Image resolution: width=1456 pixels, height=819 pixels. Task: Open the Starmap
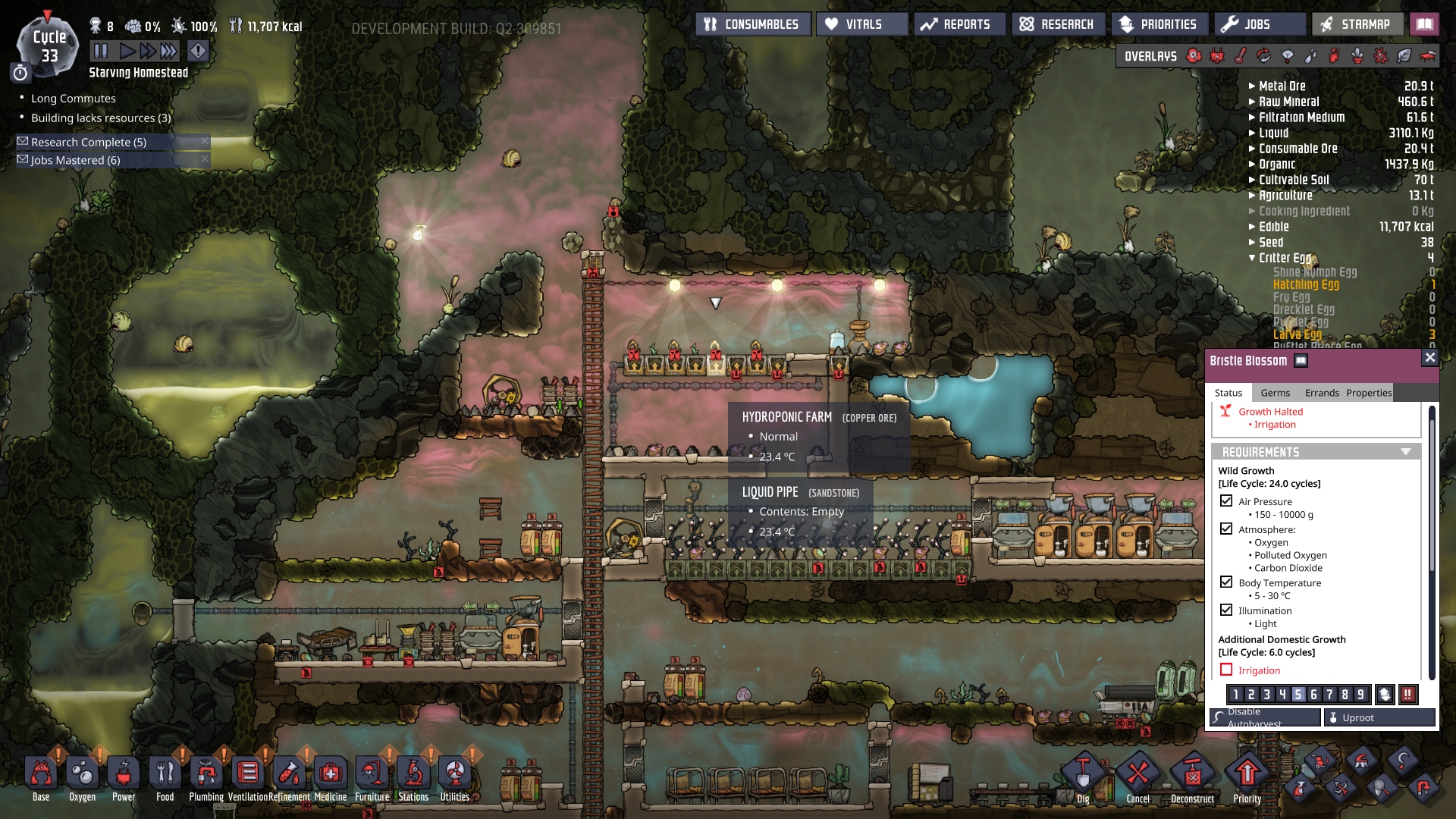click(x=1356, y=24)
